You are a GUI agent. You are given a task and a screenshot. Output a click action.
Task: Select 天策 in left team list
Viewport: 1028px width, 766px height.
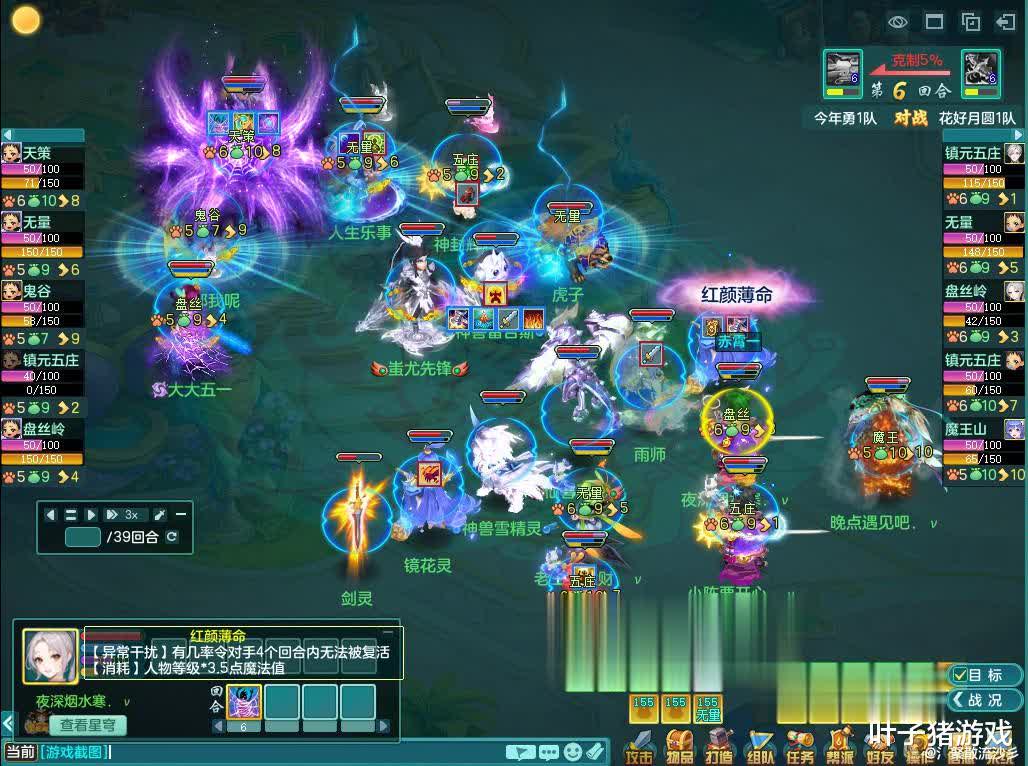(x=40, y=153)
